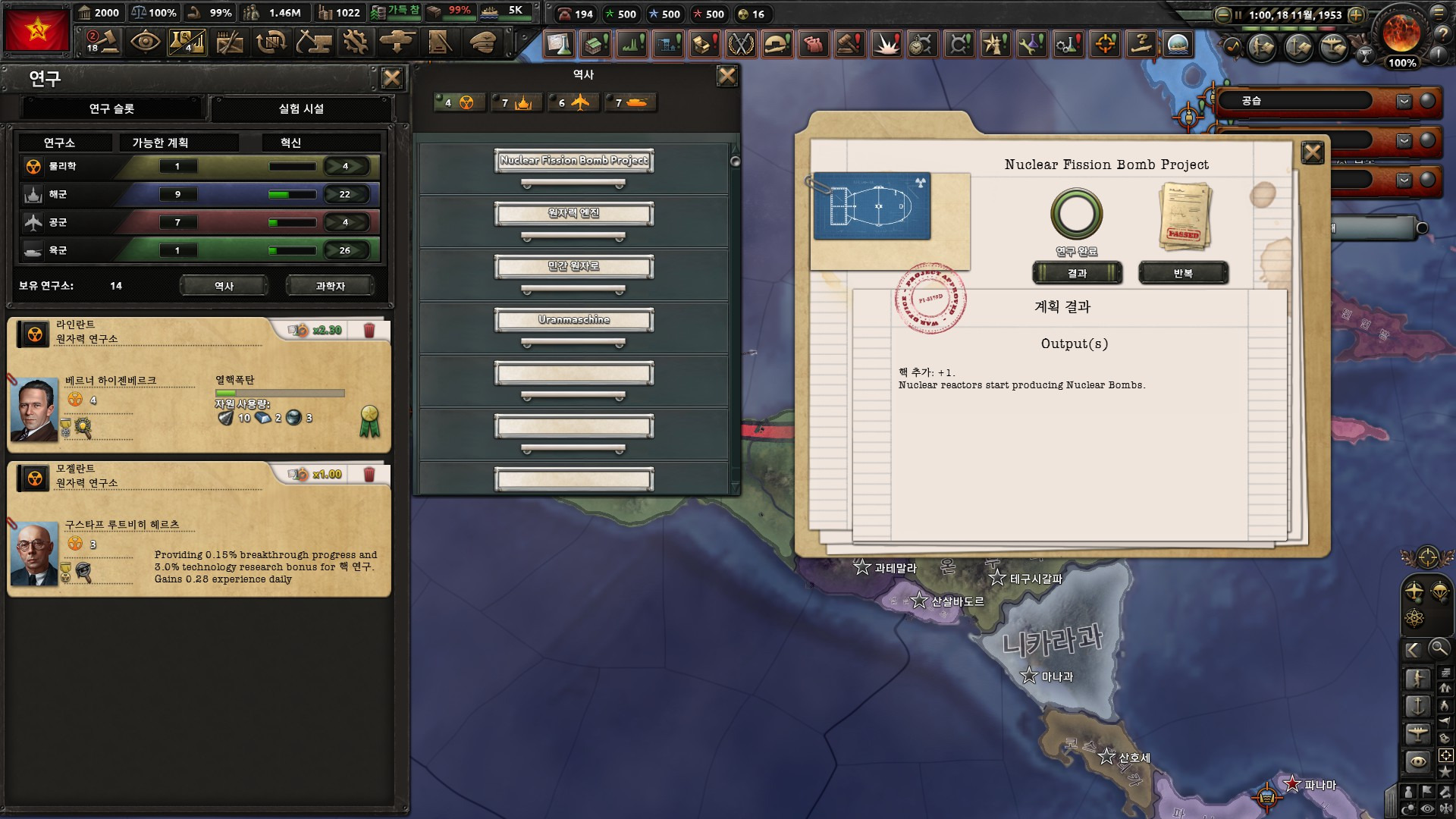The image size is (1456, 819).
Task: Decrease game speed with minus button
Action: [1222, 14]
